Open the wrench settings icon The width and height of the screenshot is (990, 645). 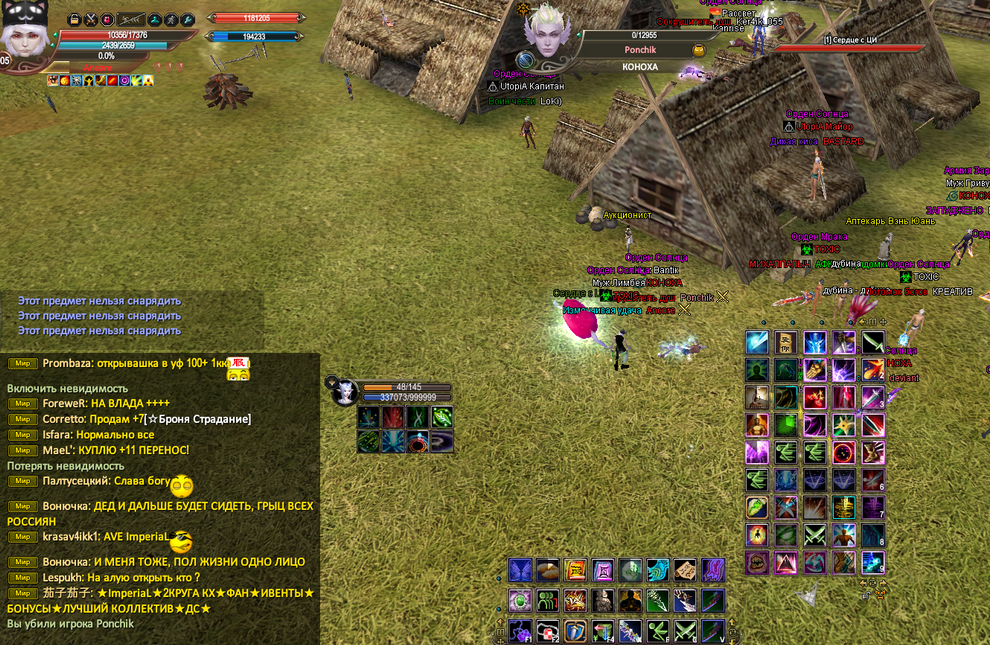(187, 20)
